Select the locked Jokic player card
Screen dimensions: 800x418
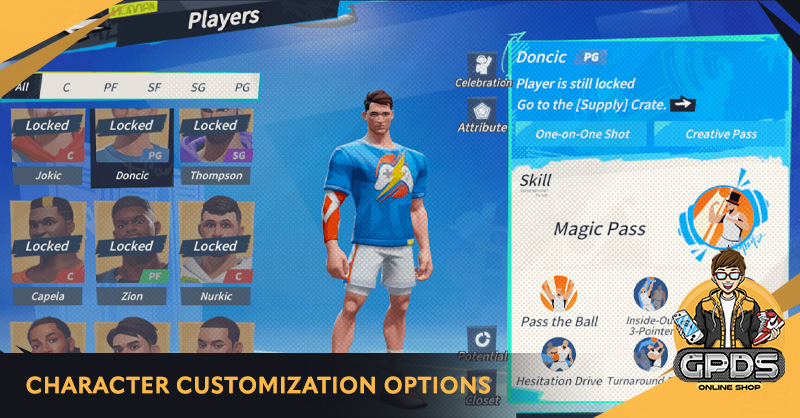pos(47,145)
